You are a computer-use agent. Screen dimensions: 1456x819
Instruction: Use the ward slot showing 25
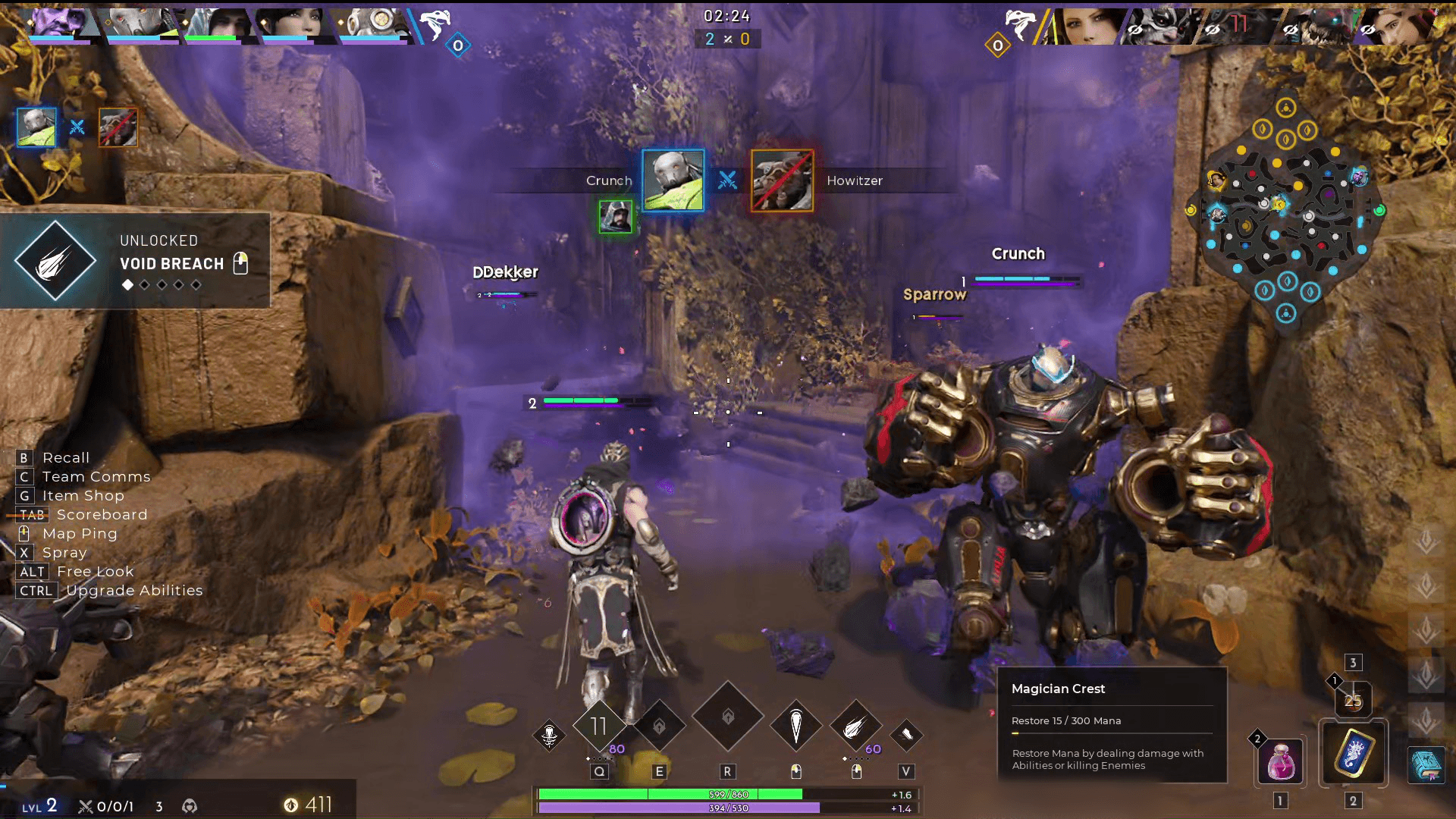(x=1353, y=700)
